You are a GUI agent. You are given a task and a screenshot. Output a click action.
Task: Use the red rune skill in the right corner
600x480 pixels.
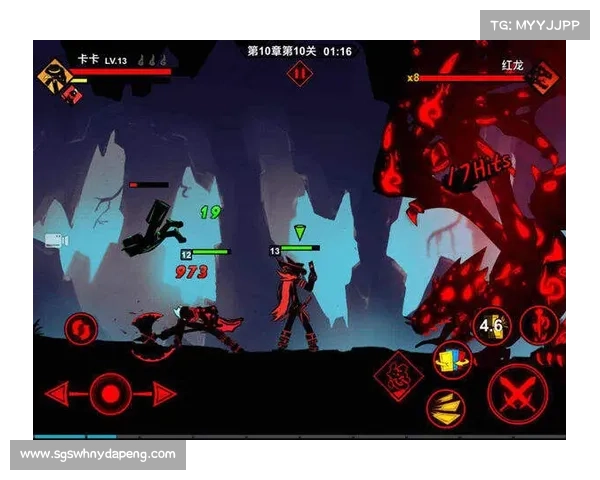point(540,326)
